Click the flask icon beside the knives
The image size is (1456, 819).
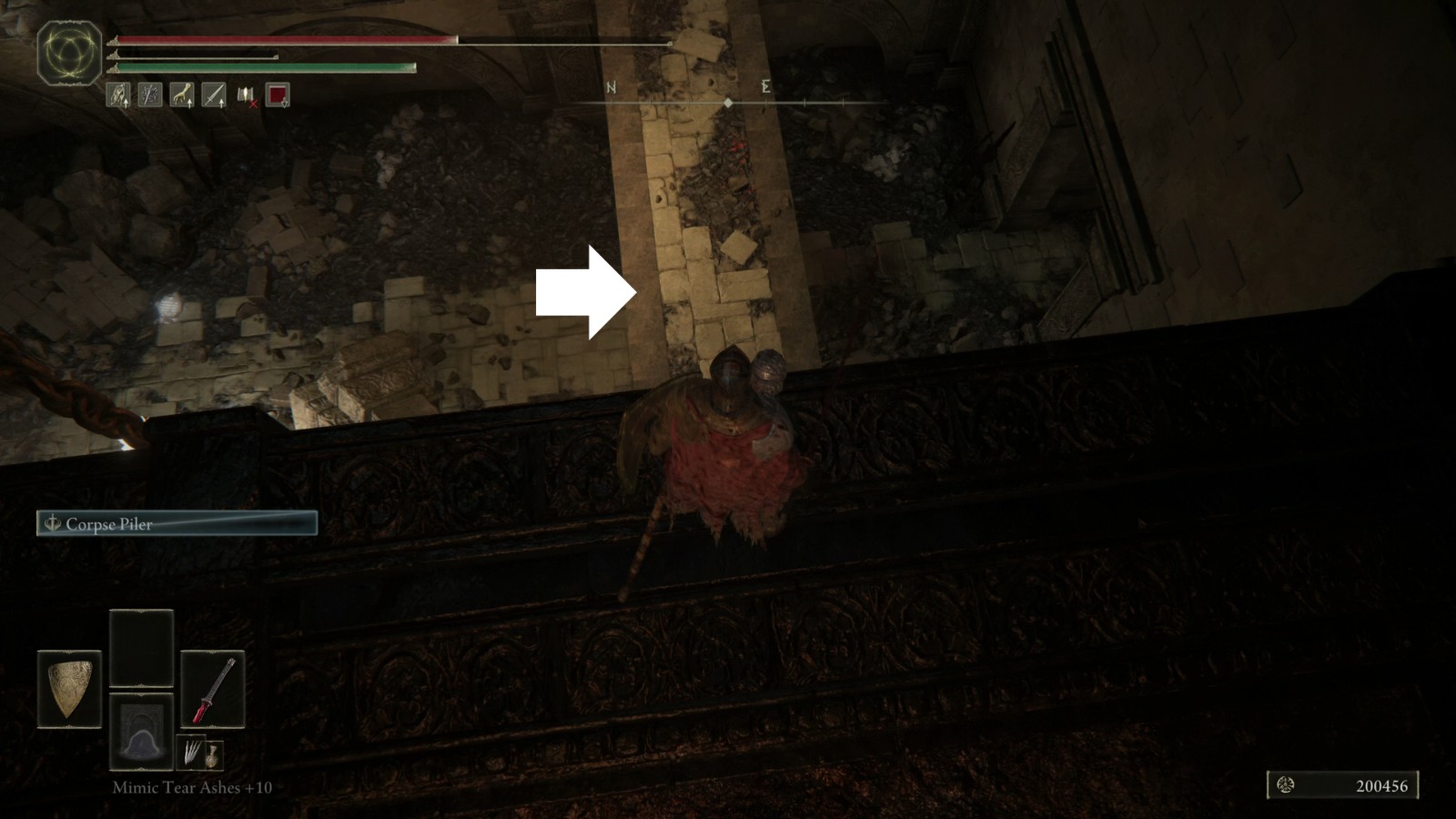pyautogui.click(x=215, y=757)
